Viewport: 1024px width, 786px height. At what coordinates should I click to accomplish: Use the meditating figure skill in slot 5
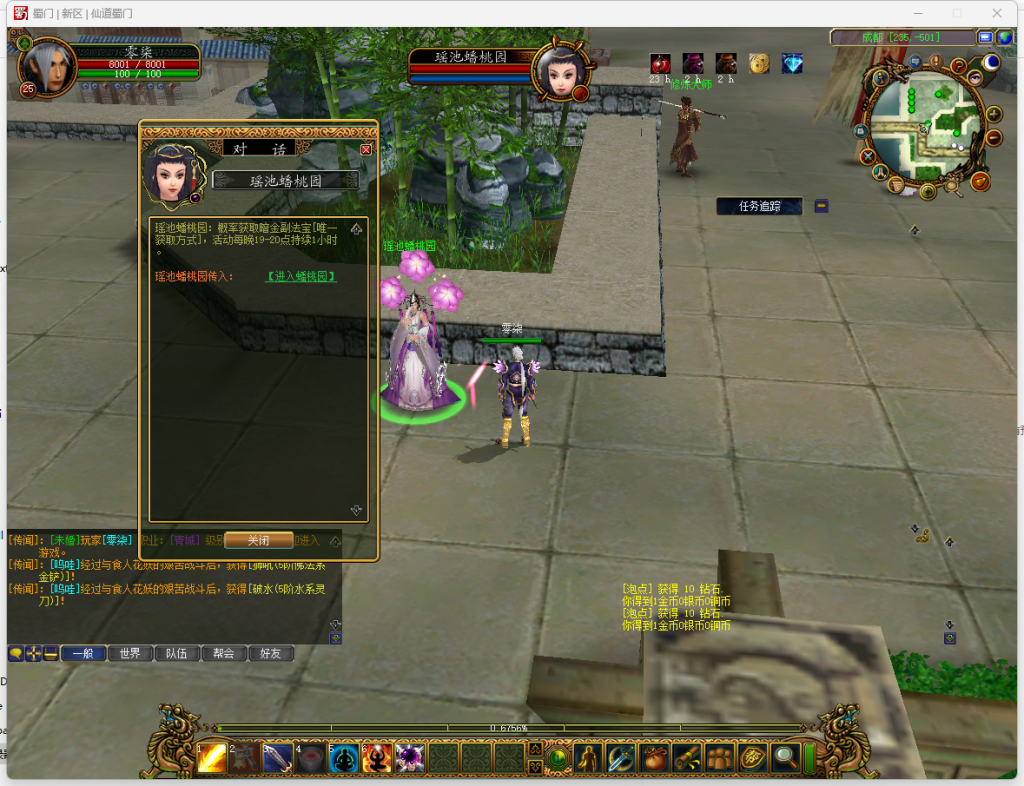[x=343, y=758]
